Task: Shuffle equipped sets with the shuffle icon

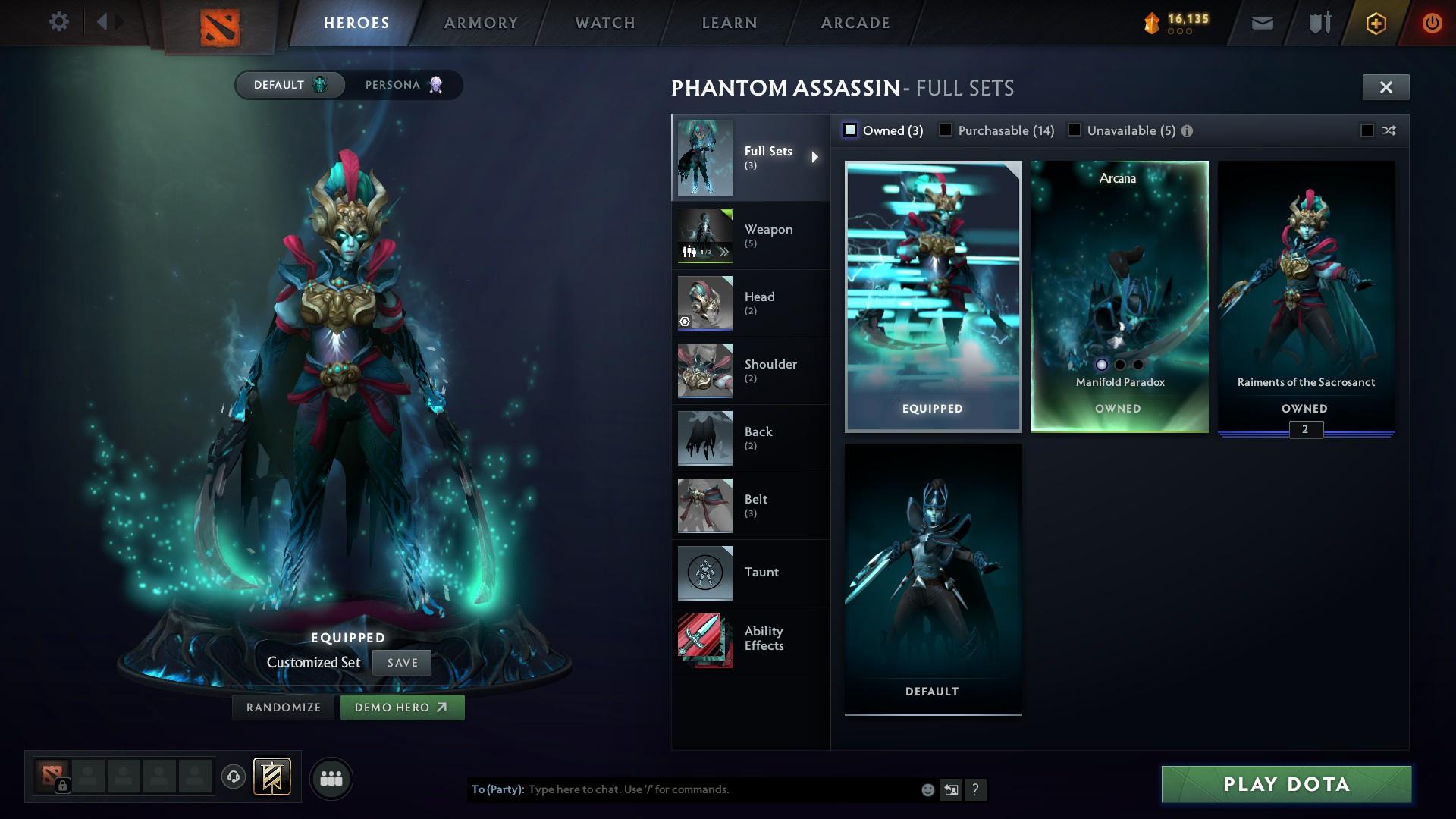Action: 1389,130
